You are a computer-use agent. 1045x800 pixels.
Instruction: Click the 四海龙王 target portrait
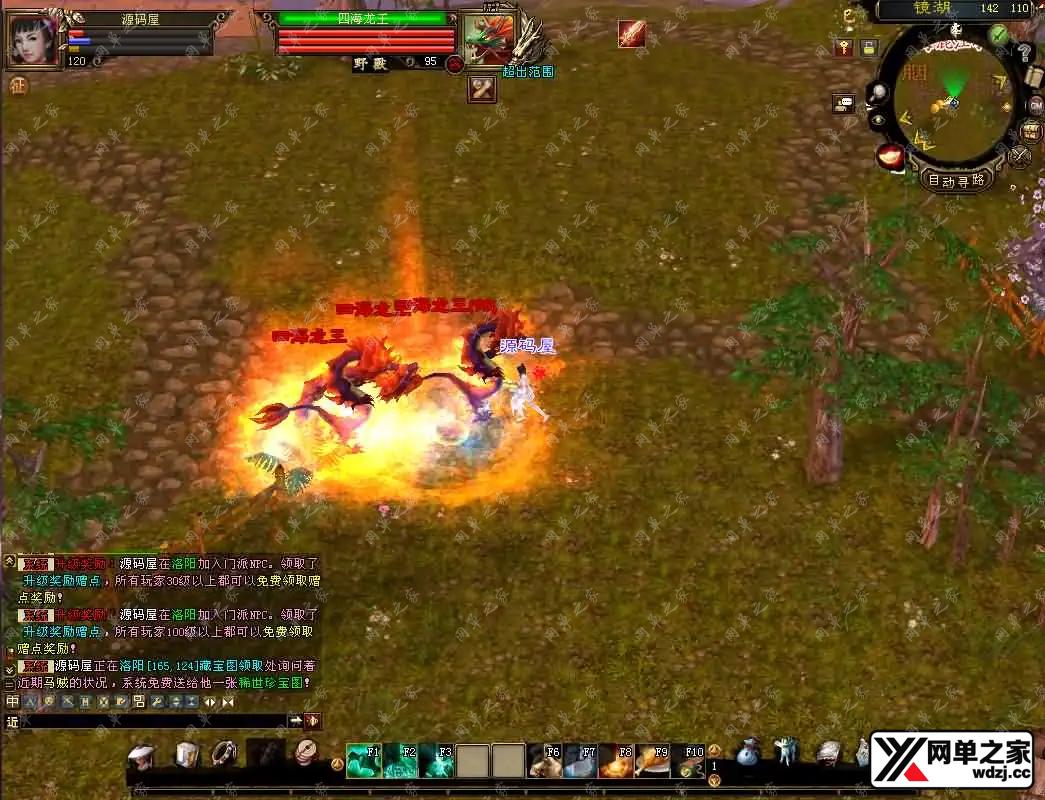click(489, 40)
